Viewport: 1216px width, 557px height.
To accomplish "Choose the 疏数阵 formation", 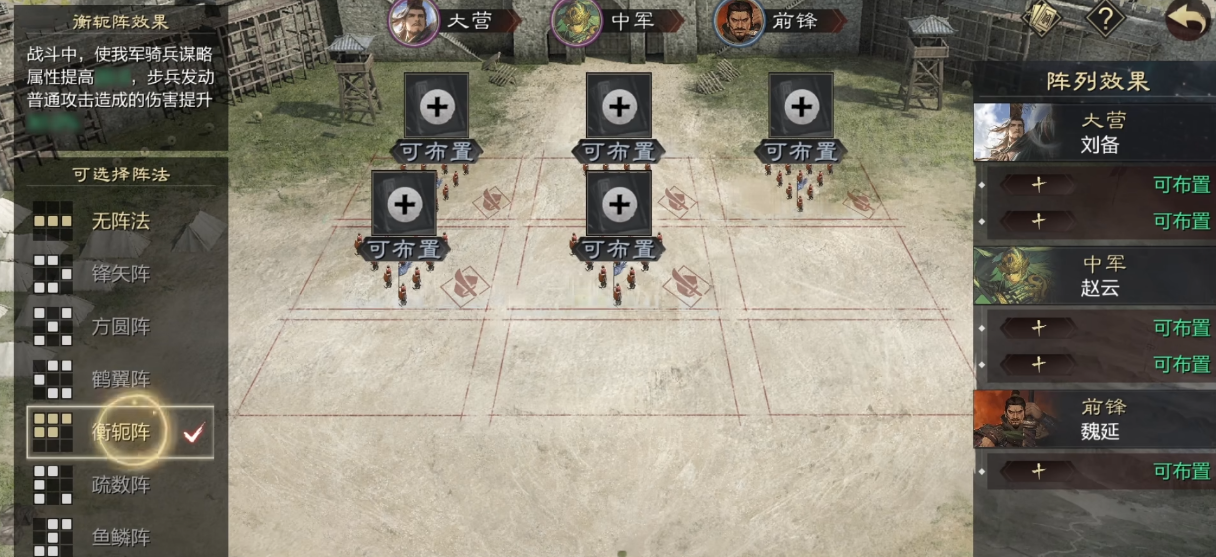I will pyautogui.click(x=119, y=485).
